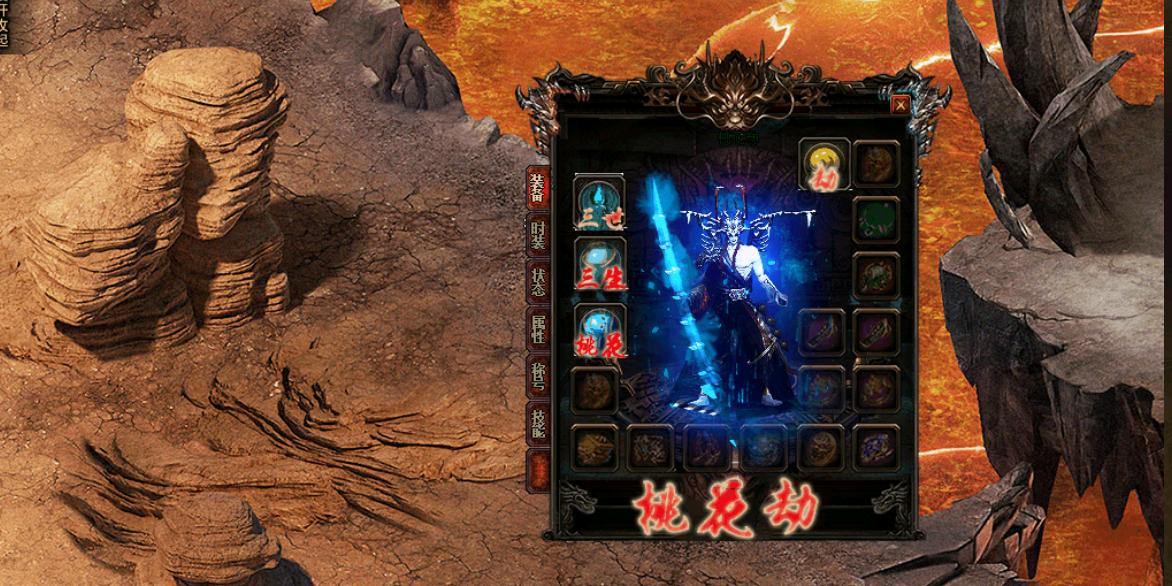This screenshot has width=1172, height=586.
Task: Select the 桃花 equipment slot
Action: coord(599,330)
